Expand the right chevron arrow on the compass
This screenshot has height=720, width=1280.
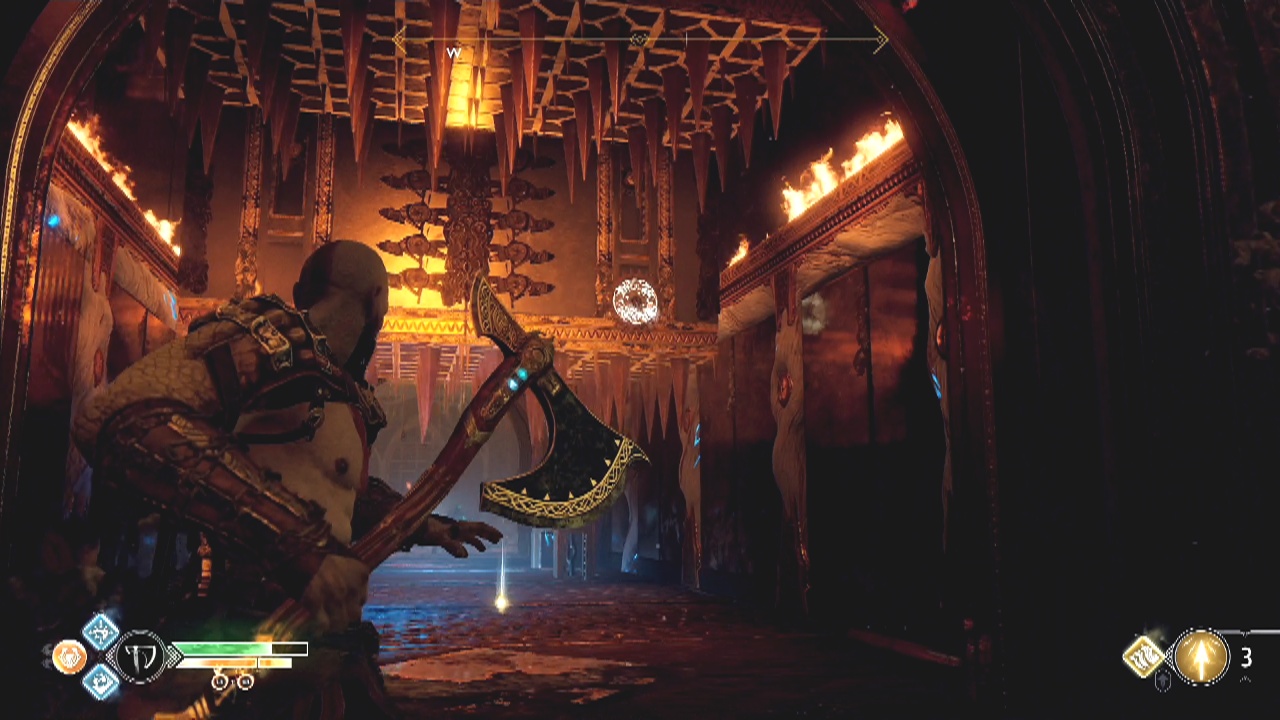coord(880,38)
